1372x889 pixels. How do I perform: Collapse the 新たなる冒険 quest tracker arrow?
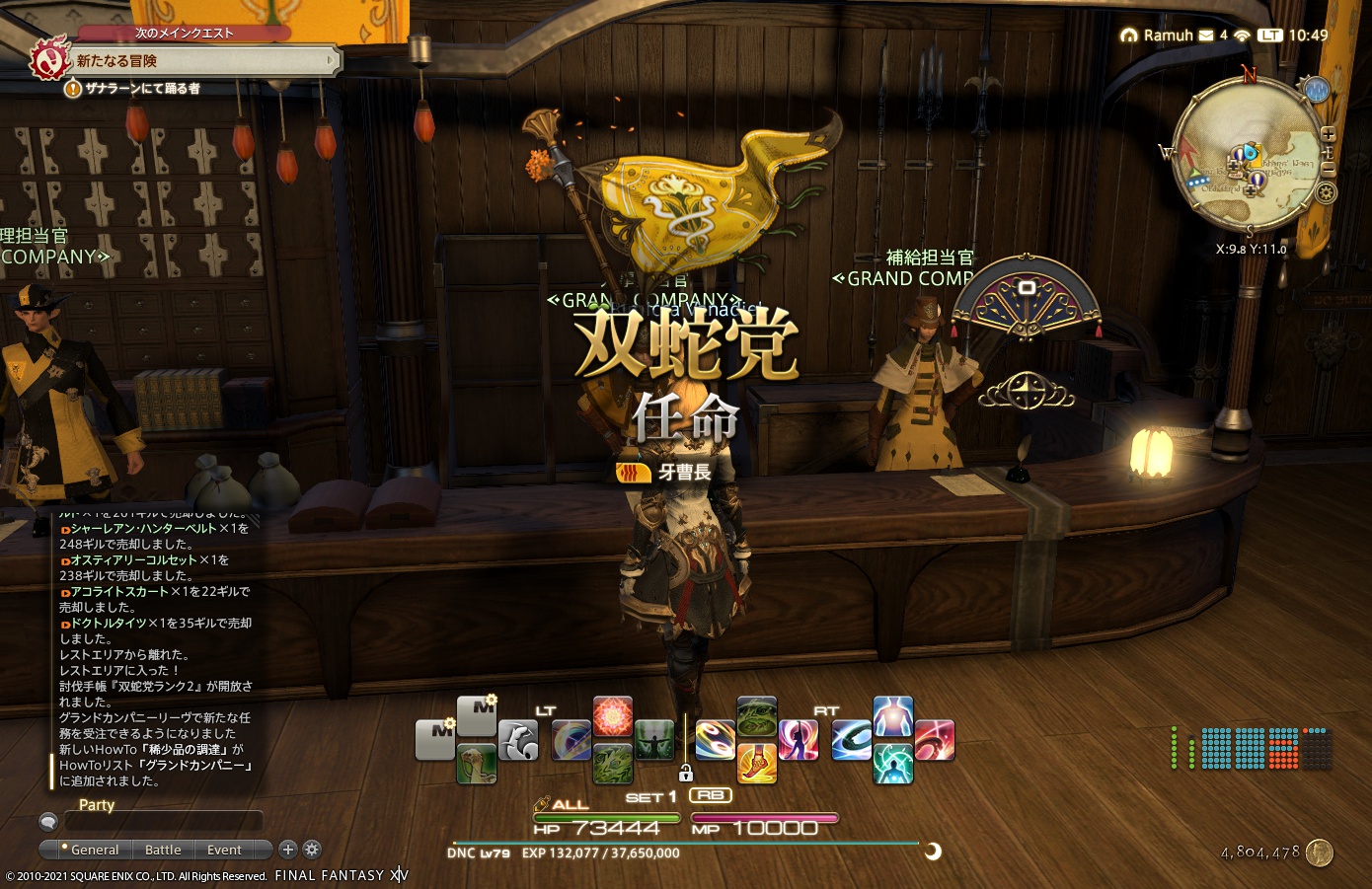tap(333, 61)
